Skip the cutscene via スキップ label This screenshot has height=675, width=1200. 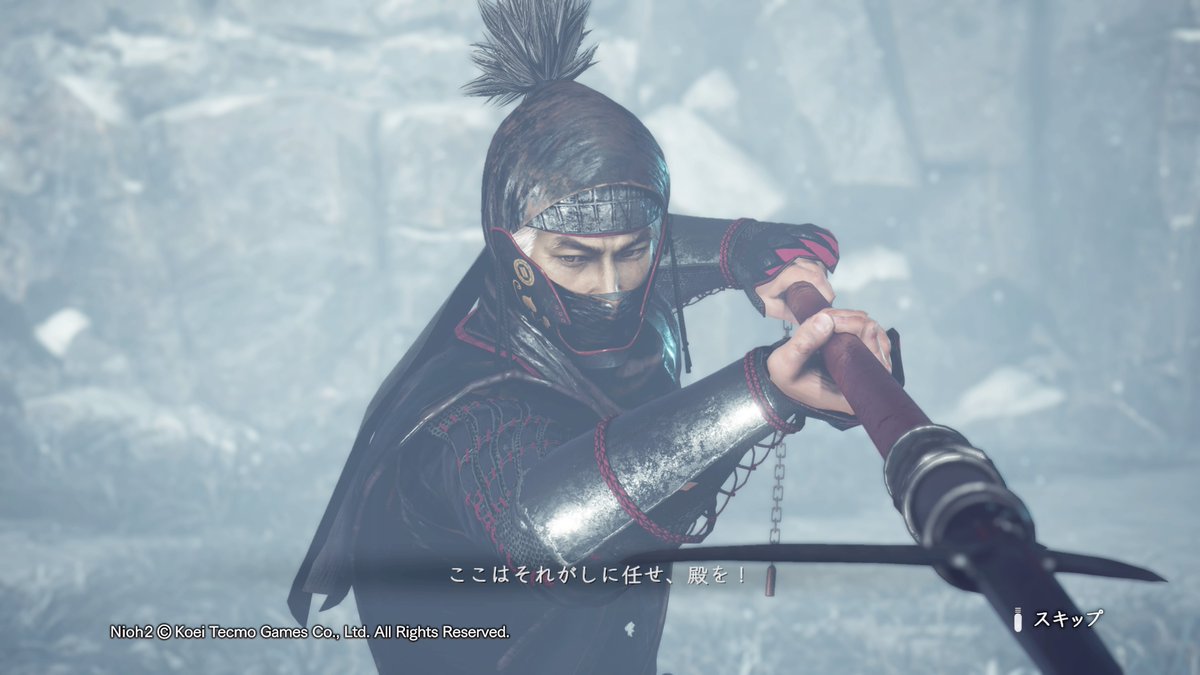tap(1066, 619)
